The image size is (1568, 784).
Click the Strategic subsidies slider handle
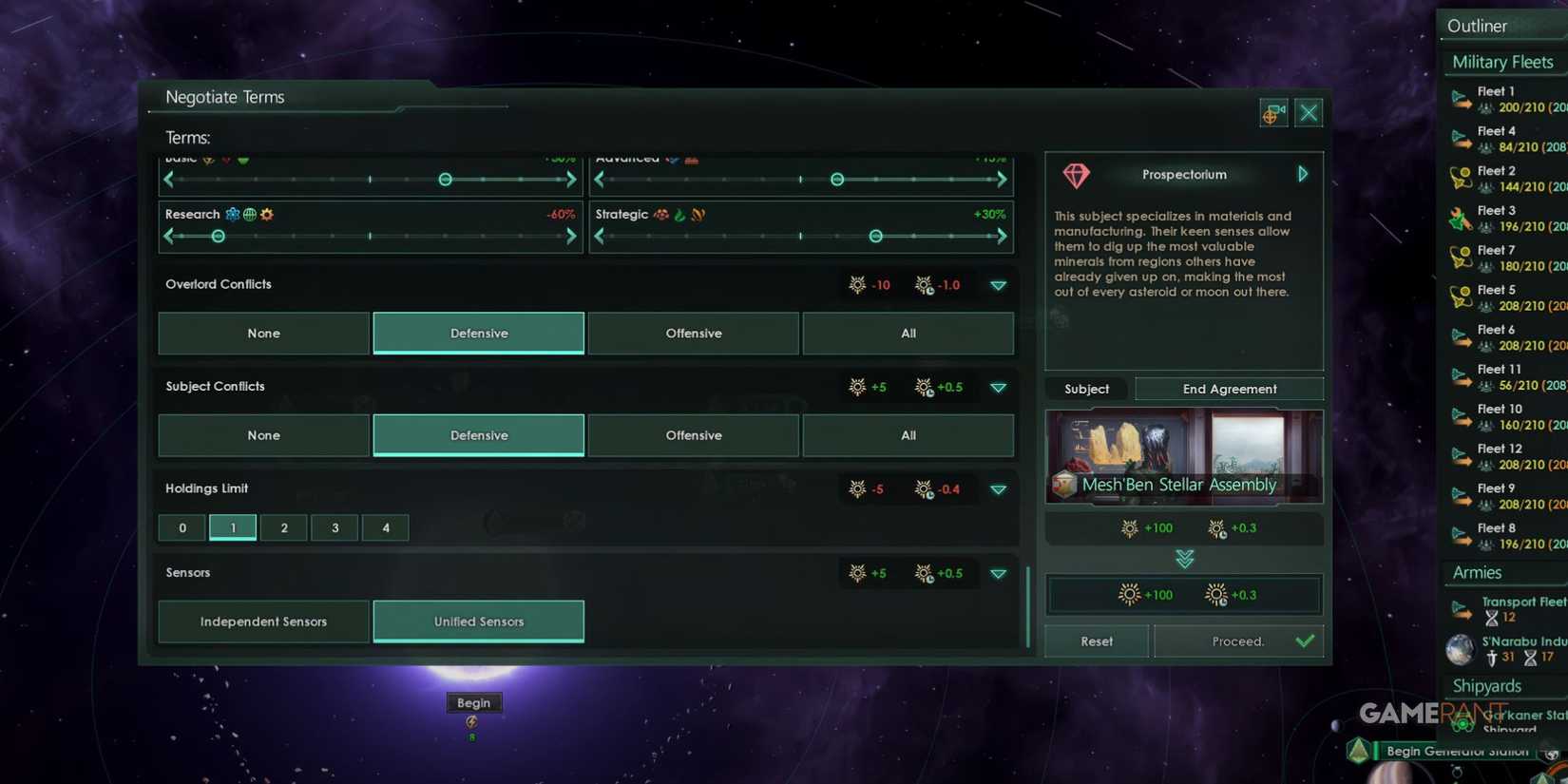tap(875, 236)
